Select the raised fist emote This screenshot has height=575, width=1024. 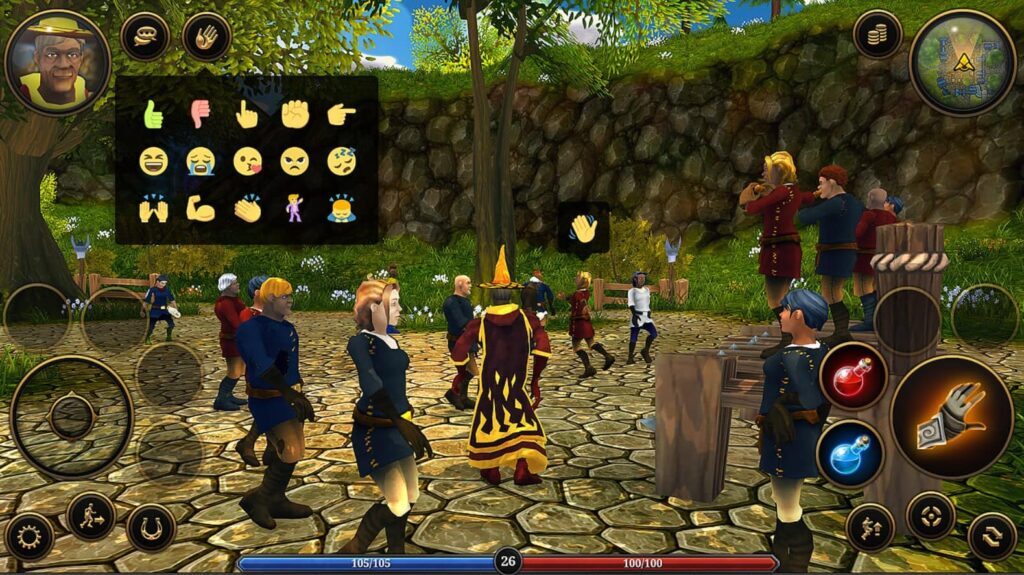point(295,114)
